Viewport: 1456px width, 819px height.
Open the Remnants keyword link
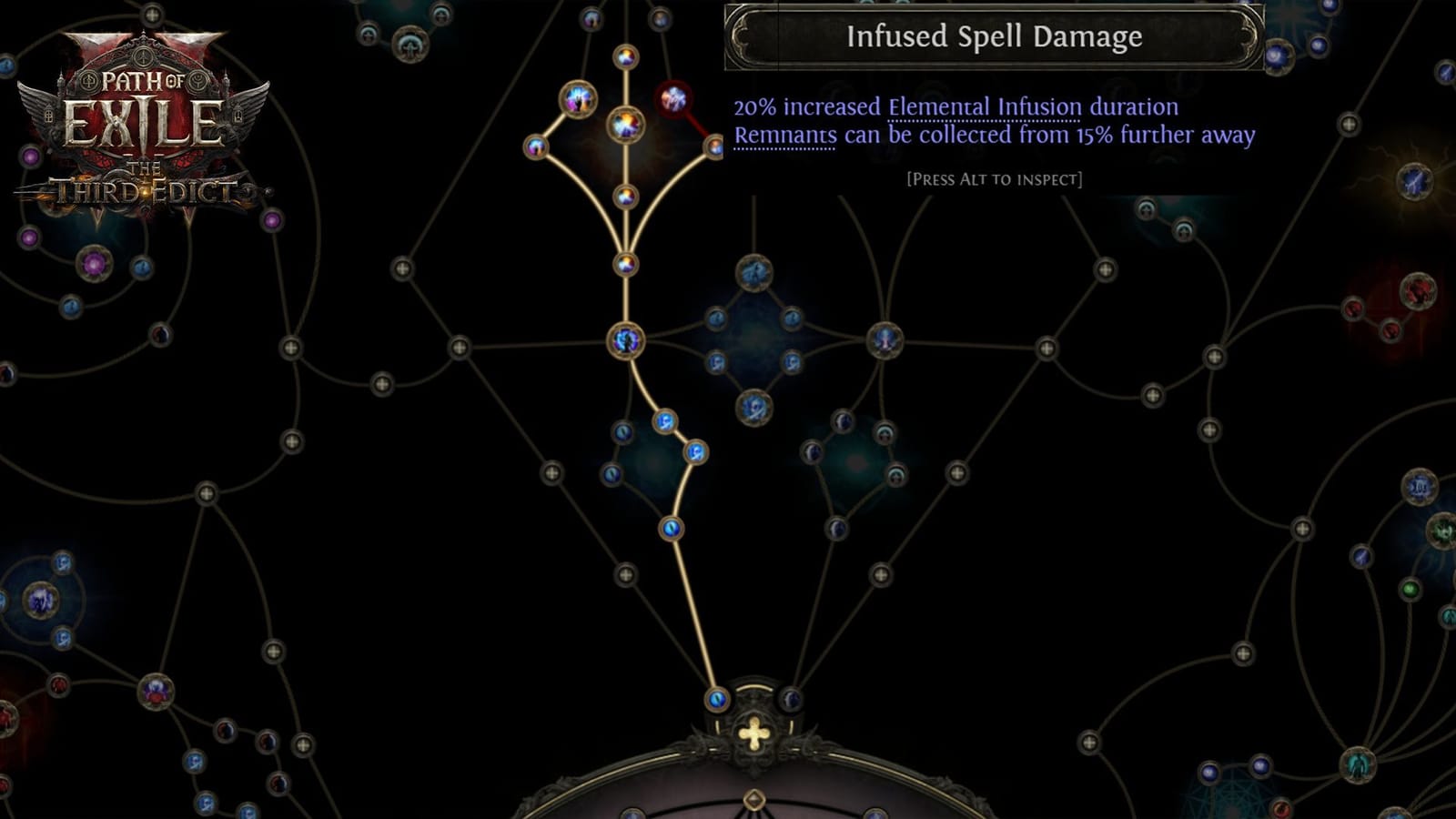[784, 136]
